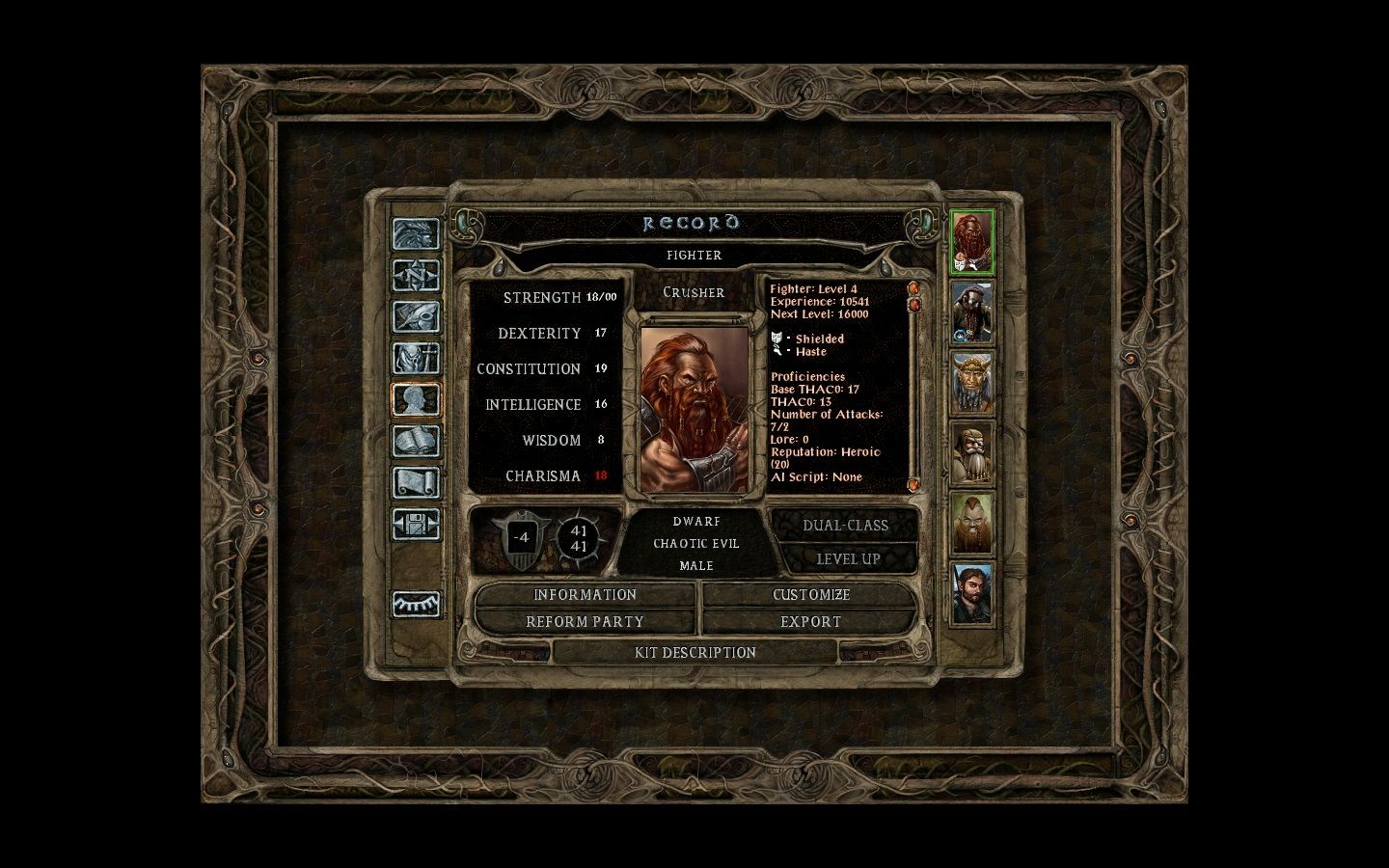The image size is (1389, 868).
Task: Return to game via dragon head icon
Action: (x=416, y=234)
